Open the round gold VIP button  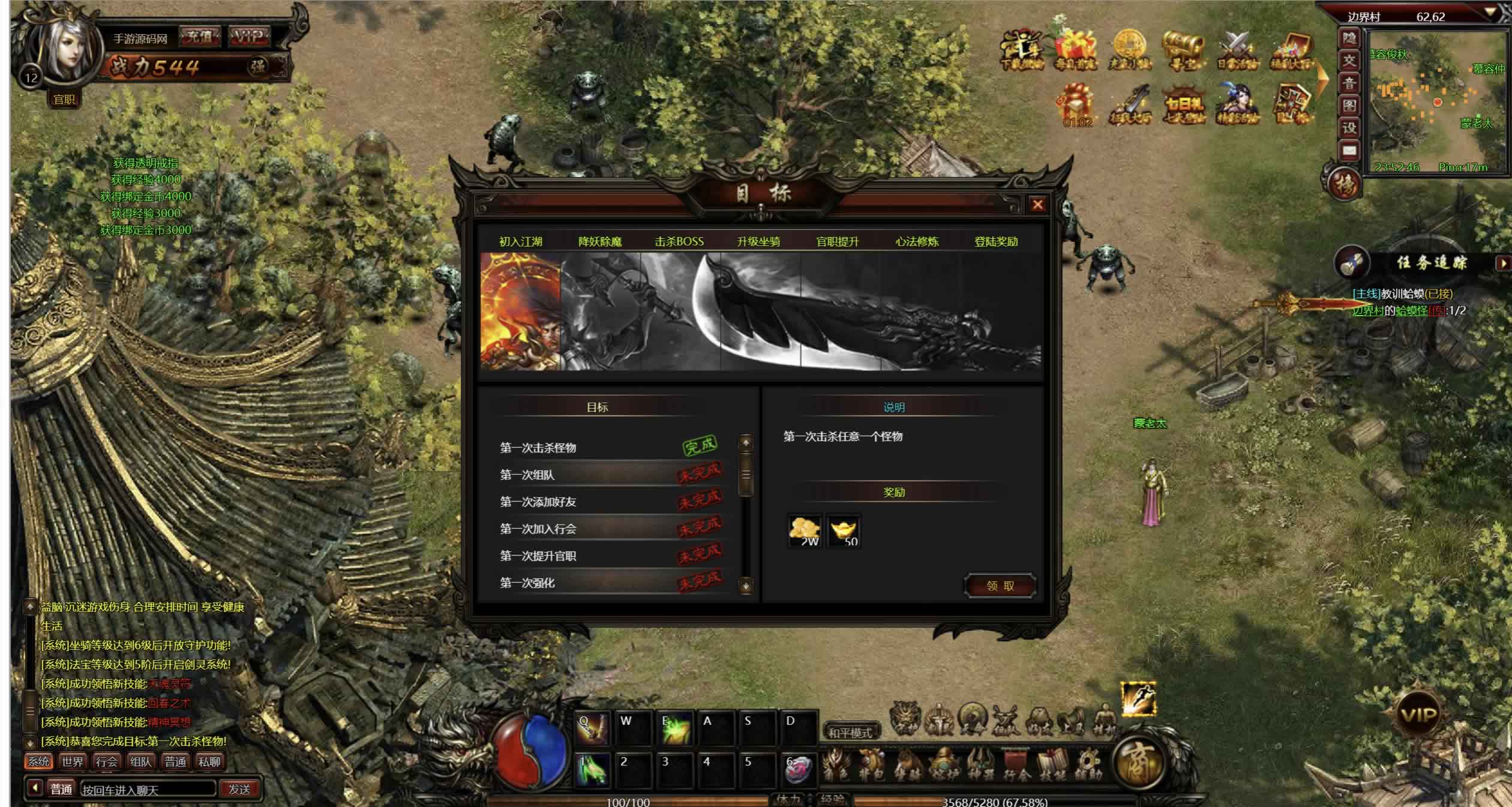(1418, 715)
